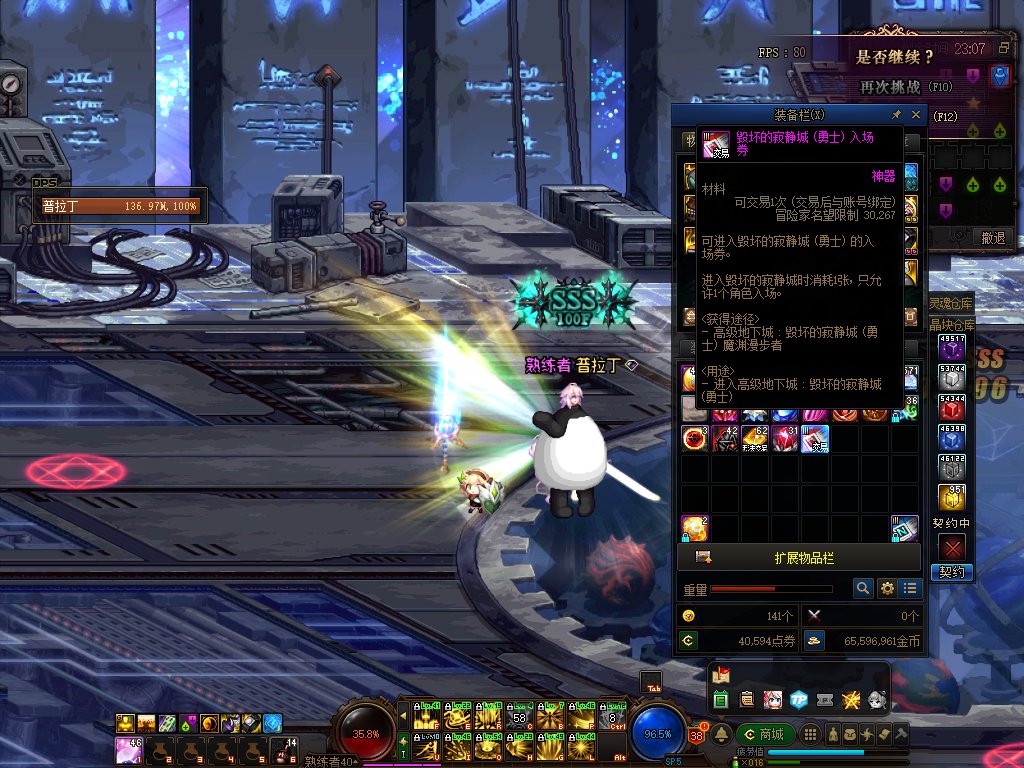Click the 再次挑战 retry challenge option

pos(893,87)
